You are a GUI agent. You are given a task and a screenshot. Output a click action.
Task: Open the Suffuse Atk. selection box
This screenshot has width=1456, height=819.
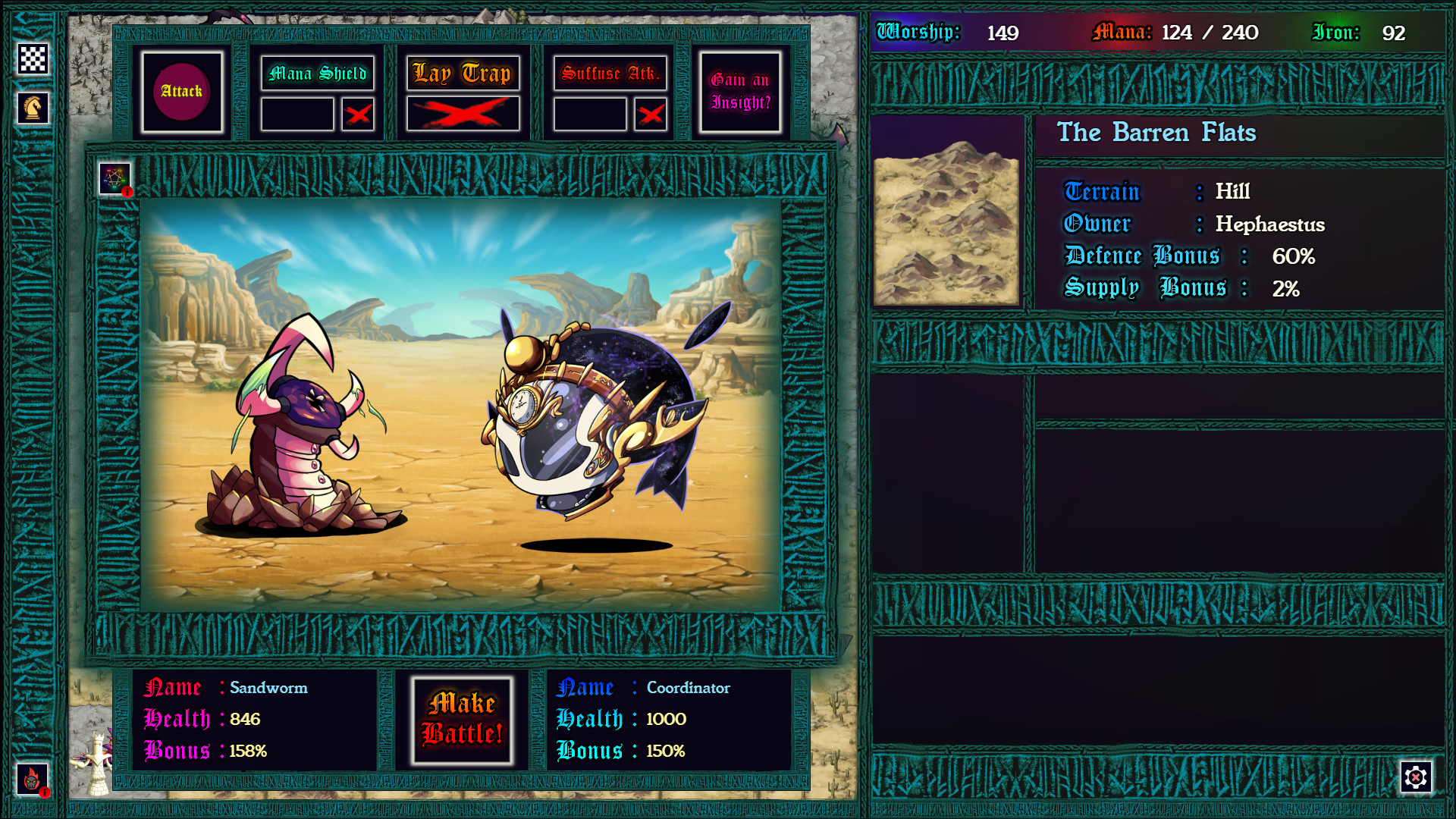pos(591,114)
